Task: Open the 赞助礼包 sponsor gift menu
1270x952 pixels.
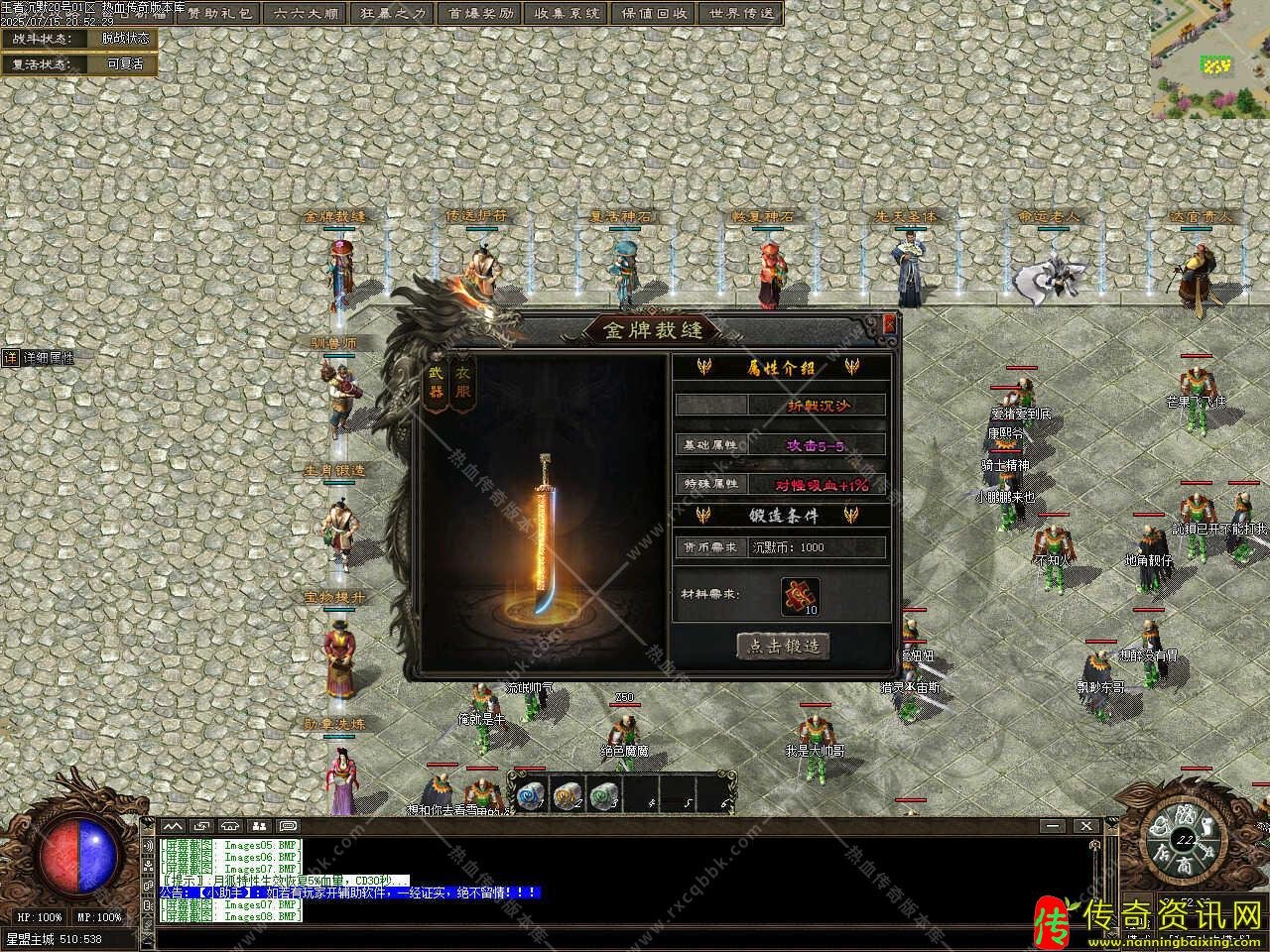Action: (x=219, y=14)
